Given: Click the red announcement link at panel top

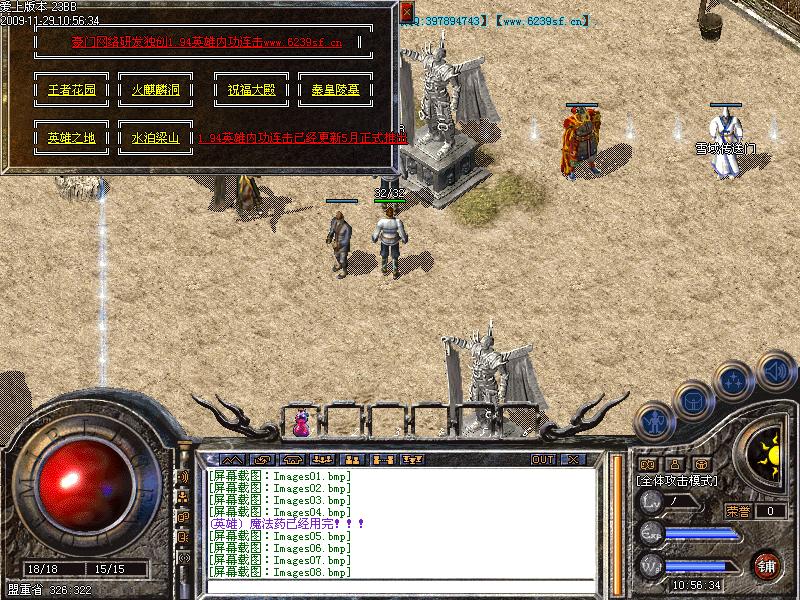Looking at the screenshot, I should [207, 43].
